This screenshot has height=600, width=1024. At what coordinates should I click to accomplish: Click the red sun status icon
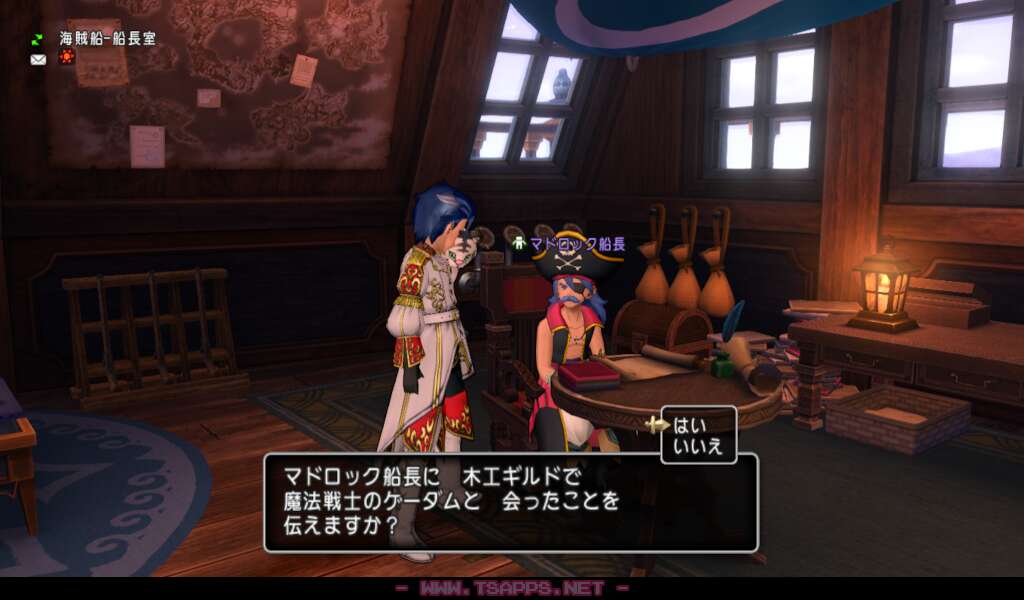point(66,57)
